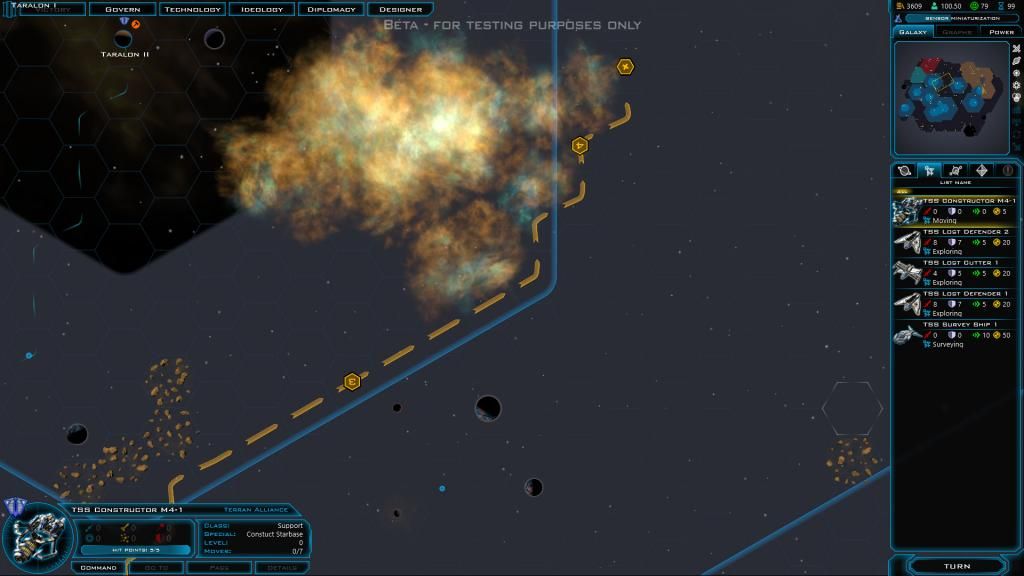This screenshot has height=576, width=1024.
Task: Open the Technology screen
Action: [x=192, y=9]
